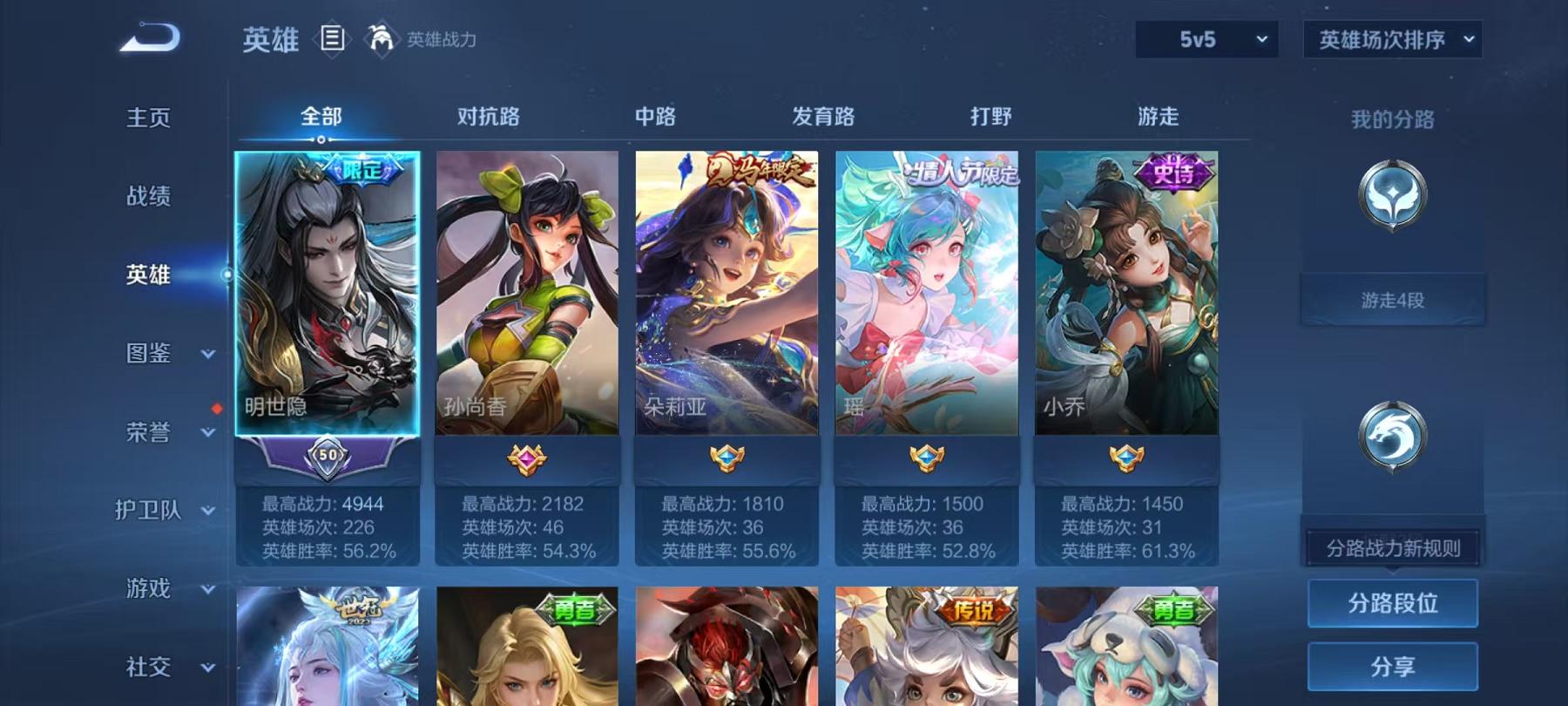Switch to the 打野 jungle tab

(993, 115)
